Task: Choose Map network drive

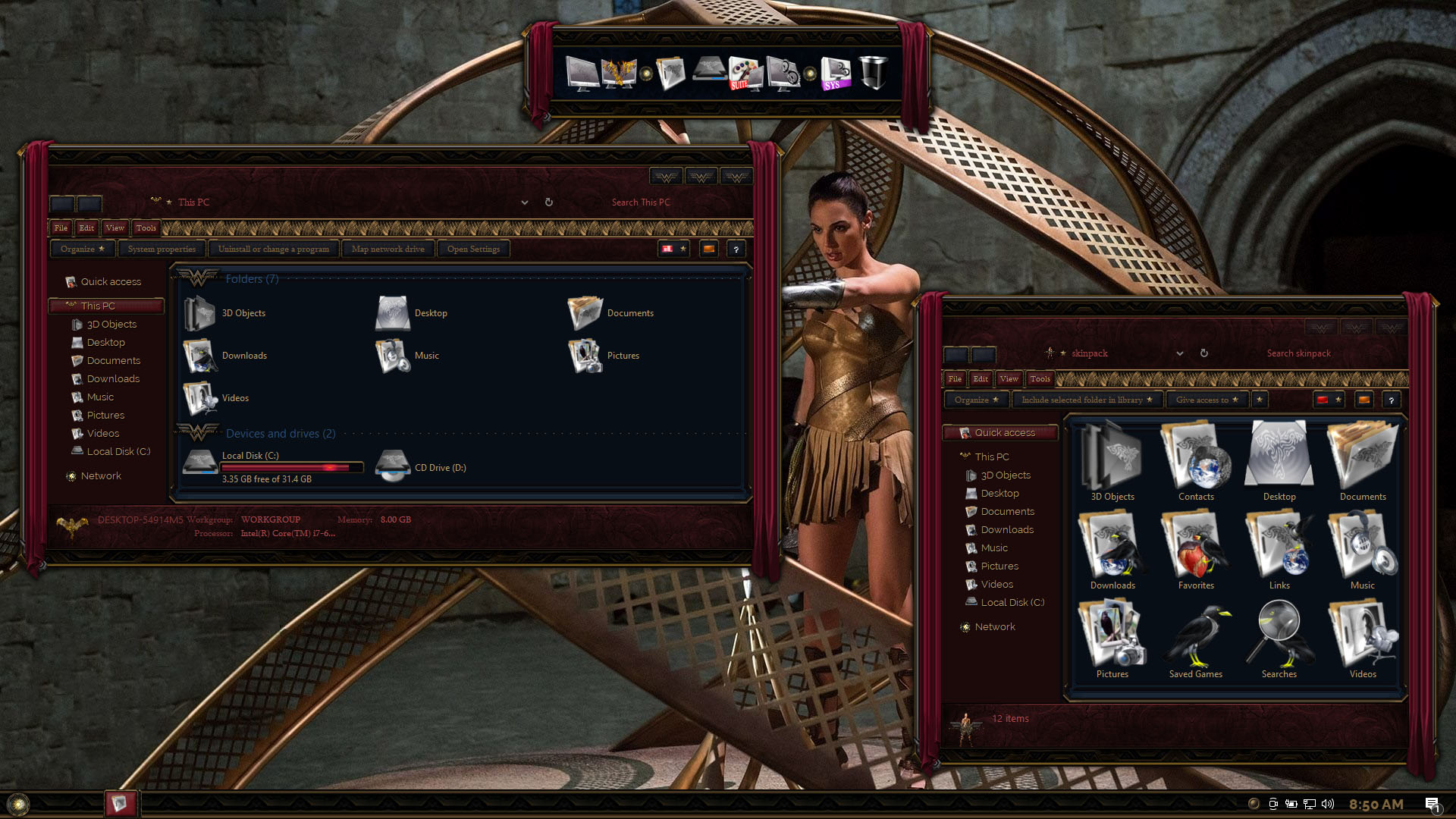Action: [x=388, y=249]
